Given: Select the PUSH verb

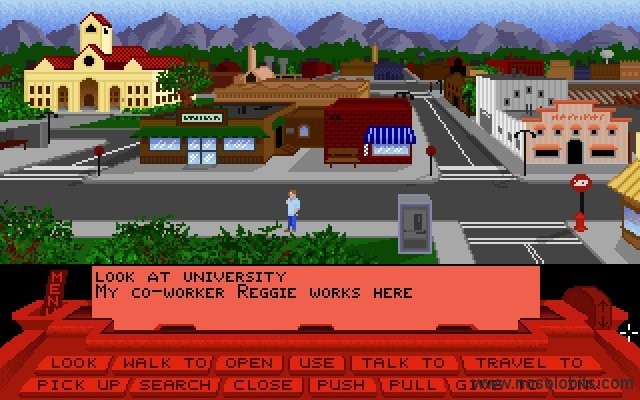Looking at the screenshot, I should (x=339, y=384).
